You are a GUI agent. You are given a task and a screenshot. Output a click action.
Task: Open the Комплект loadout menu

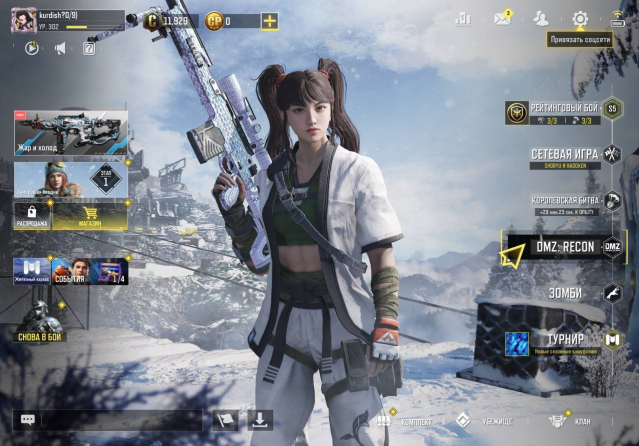[396, 421]
